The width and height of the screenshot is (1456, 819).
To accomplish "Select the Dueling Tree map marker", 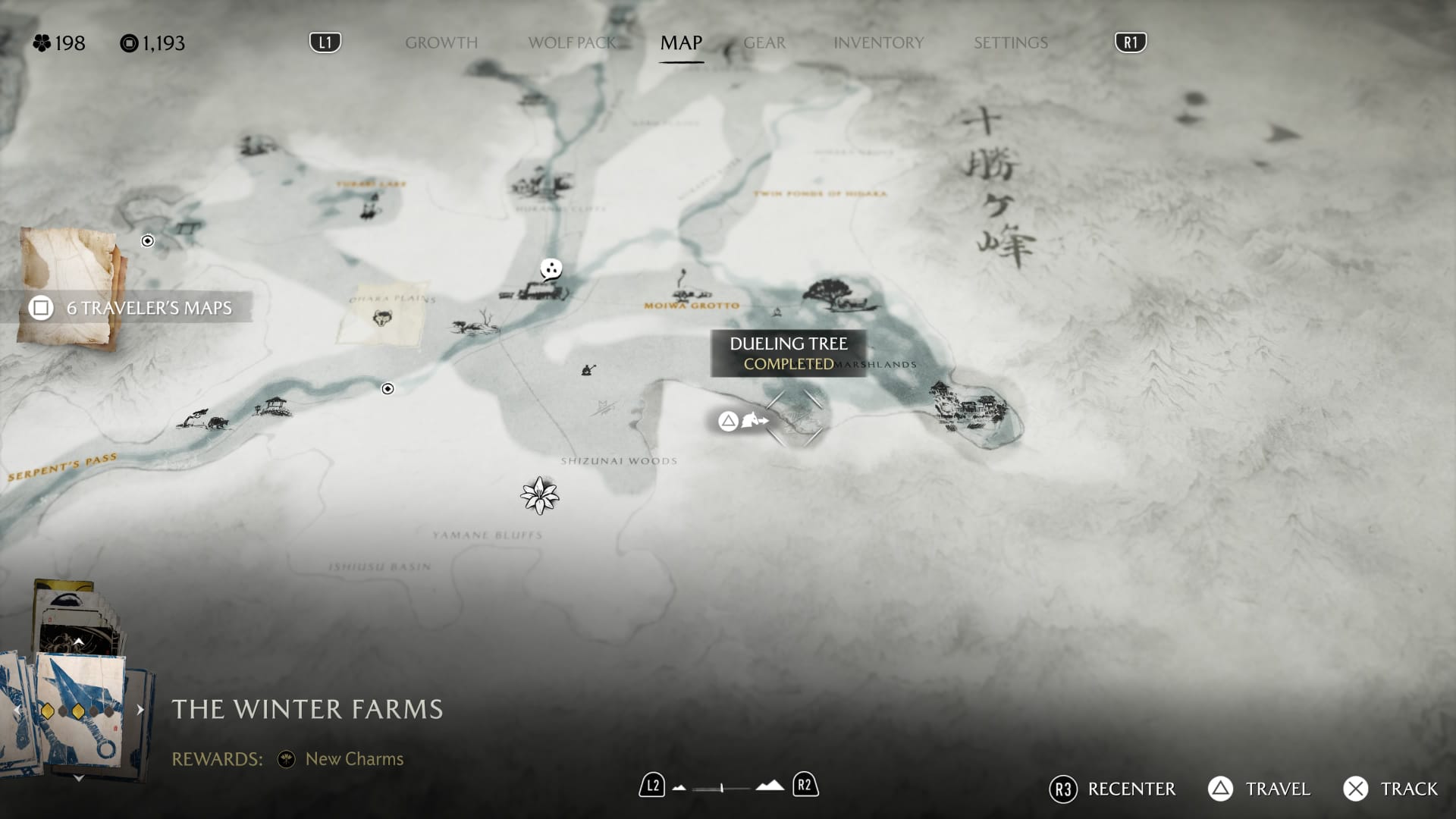I will click(794, 418).
